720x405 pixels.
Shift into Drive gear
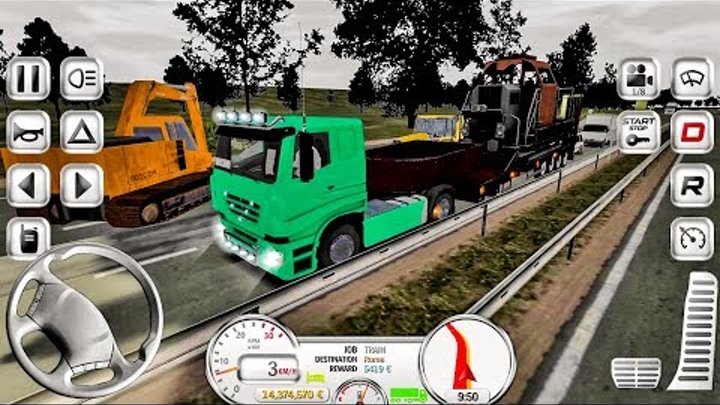[692, 132]
